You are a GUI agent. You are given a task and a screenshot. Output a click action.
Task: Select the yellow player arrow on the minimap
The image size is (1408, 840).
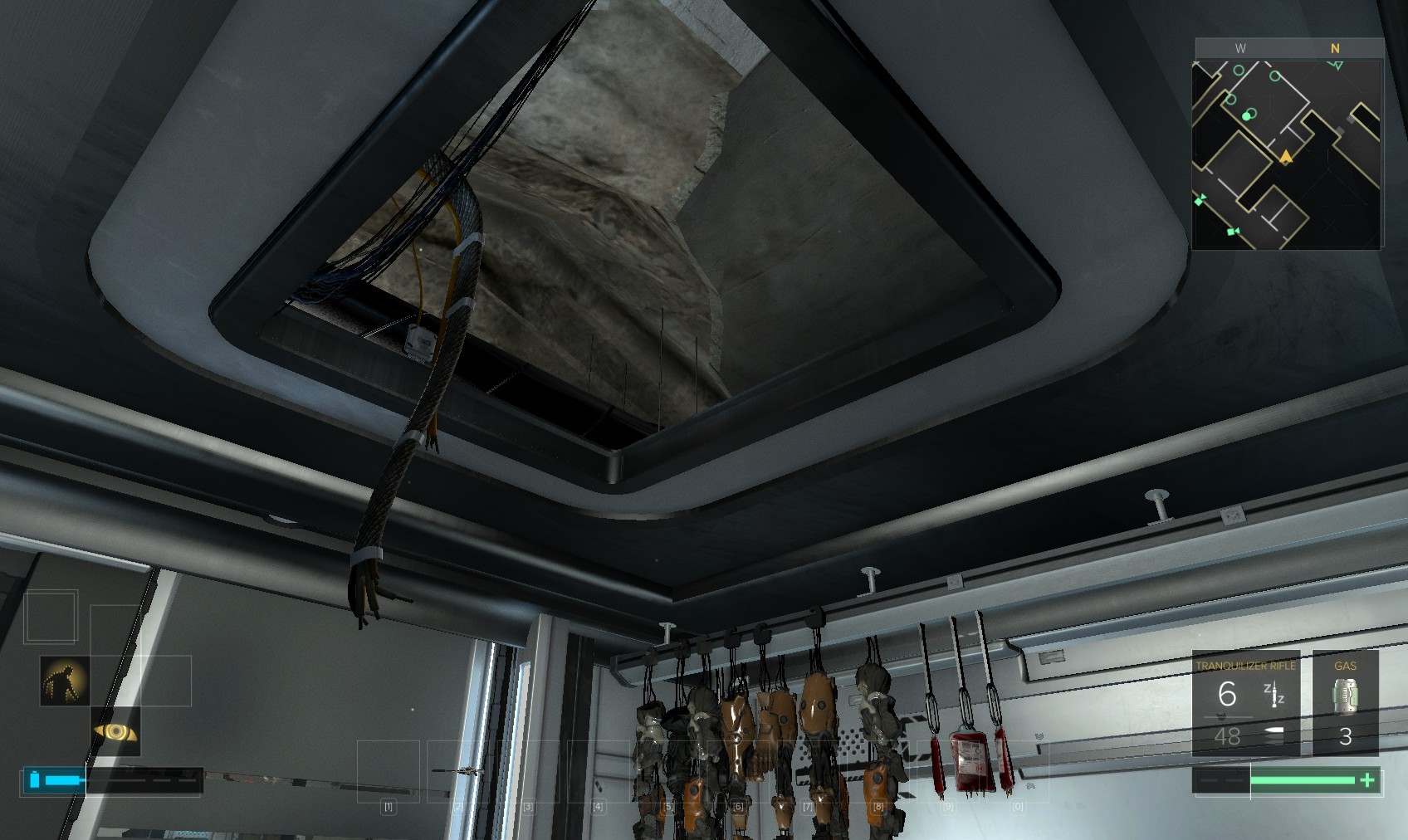point(1286,156)
